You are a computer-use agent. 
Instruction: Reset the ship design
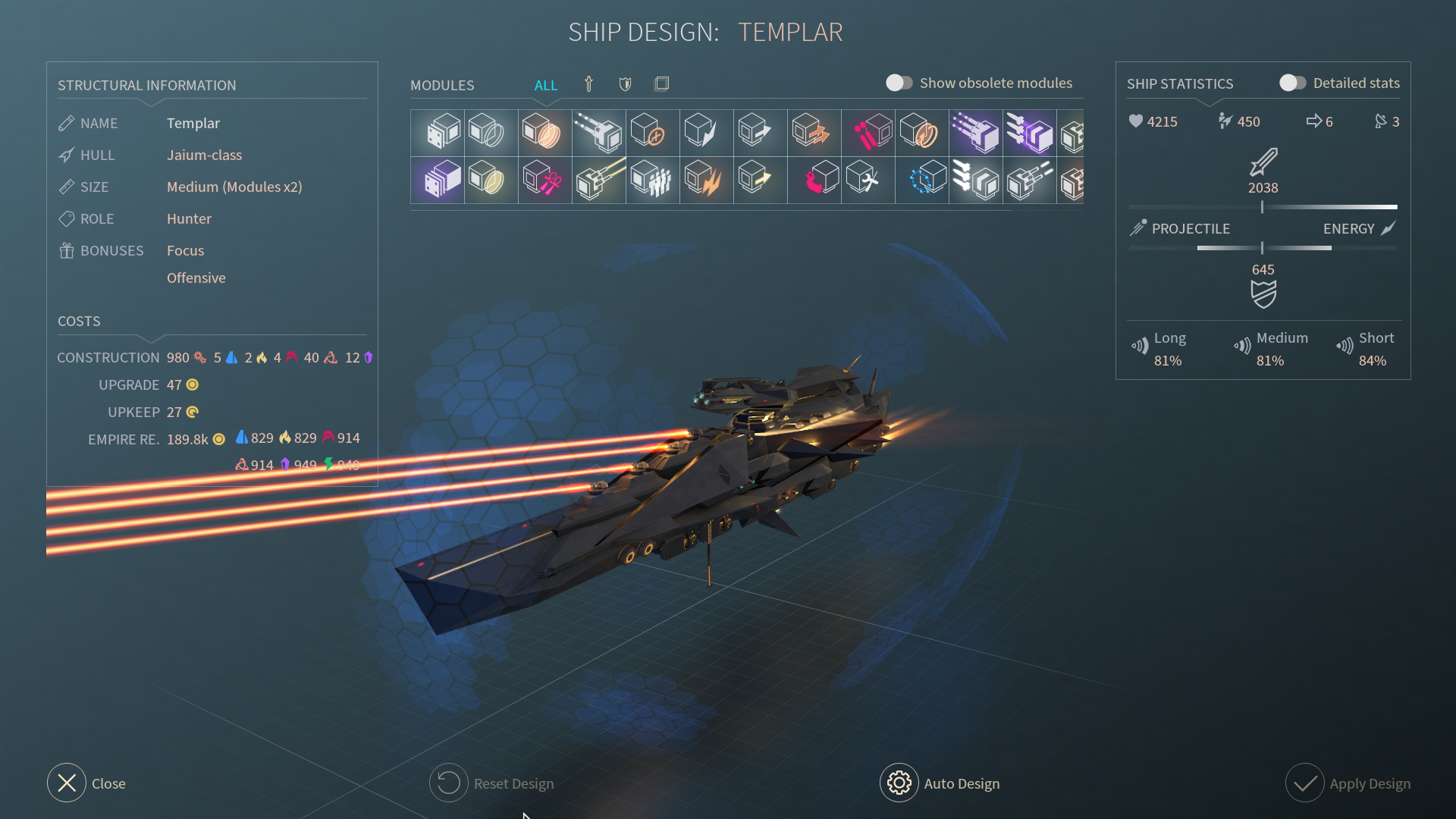[449, 783]
